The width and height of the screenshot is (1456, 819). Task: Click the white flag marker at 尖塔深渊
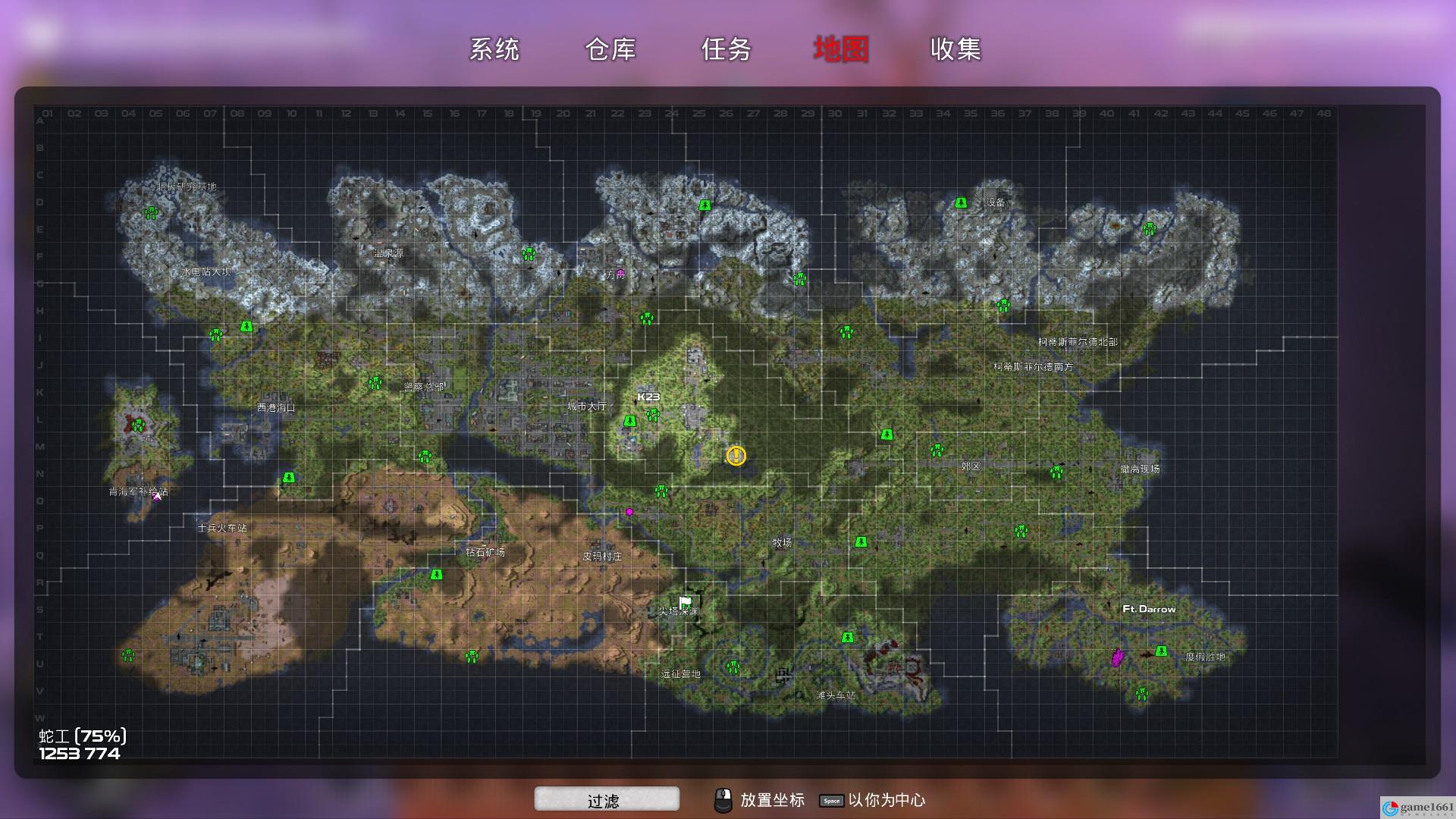coord(686,603)
